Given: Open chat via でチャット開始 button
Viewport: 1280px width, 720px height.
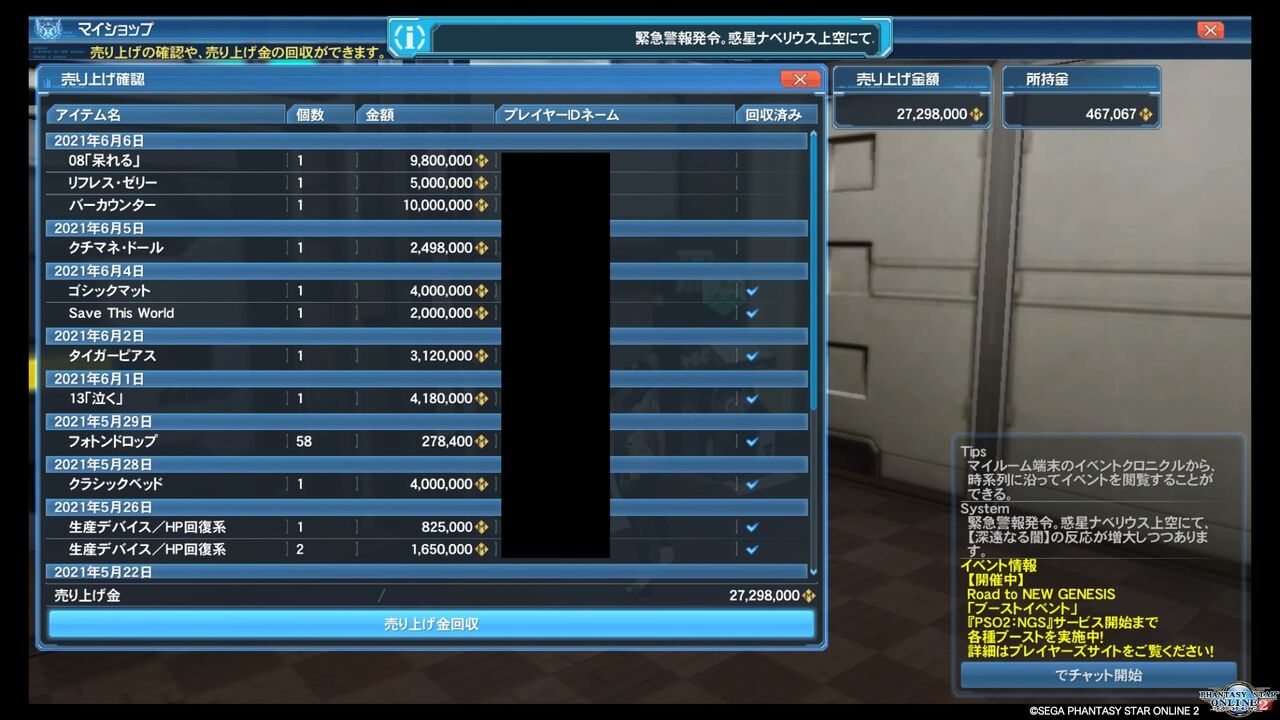Looking at the screenshot, I should pos(1097,675).
